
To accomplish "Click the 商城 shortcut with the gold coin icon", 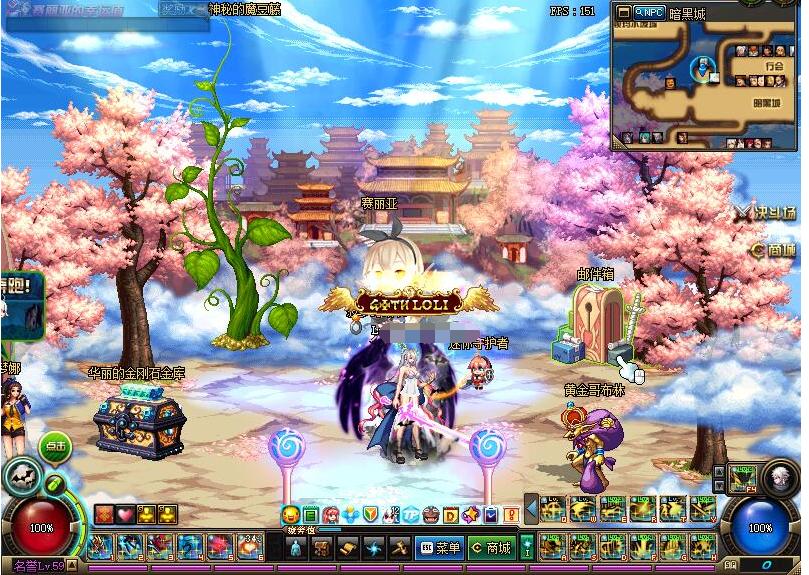I will [773, 250].
